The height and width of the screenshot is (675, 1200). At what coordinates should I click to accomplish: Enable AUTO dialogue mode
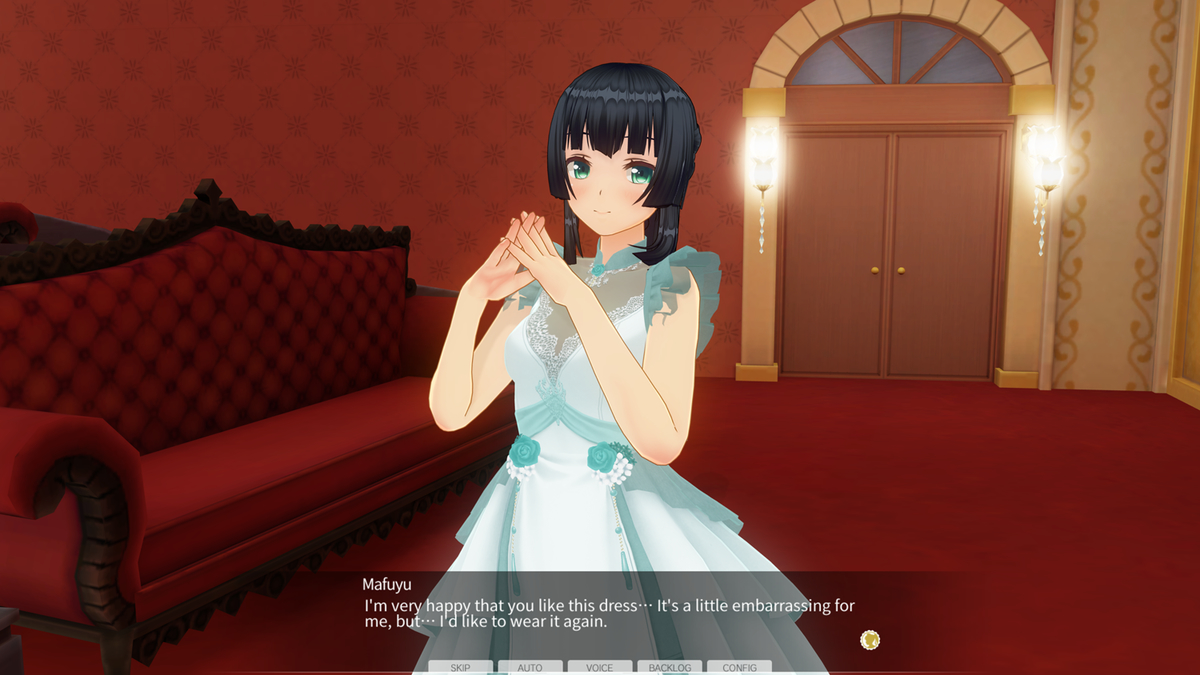[x=530, y=667]
